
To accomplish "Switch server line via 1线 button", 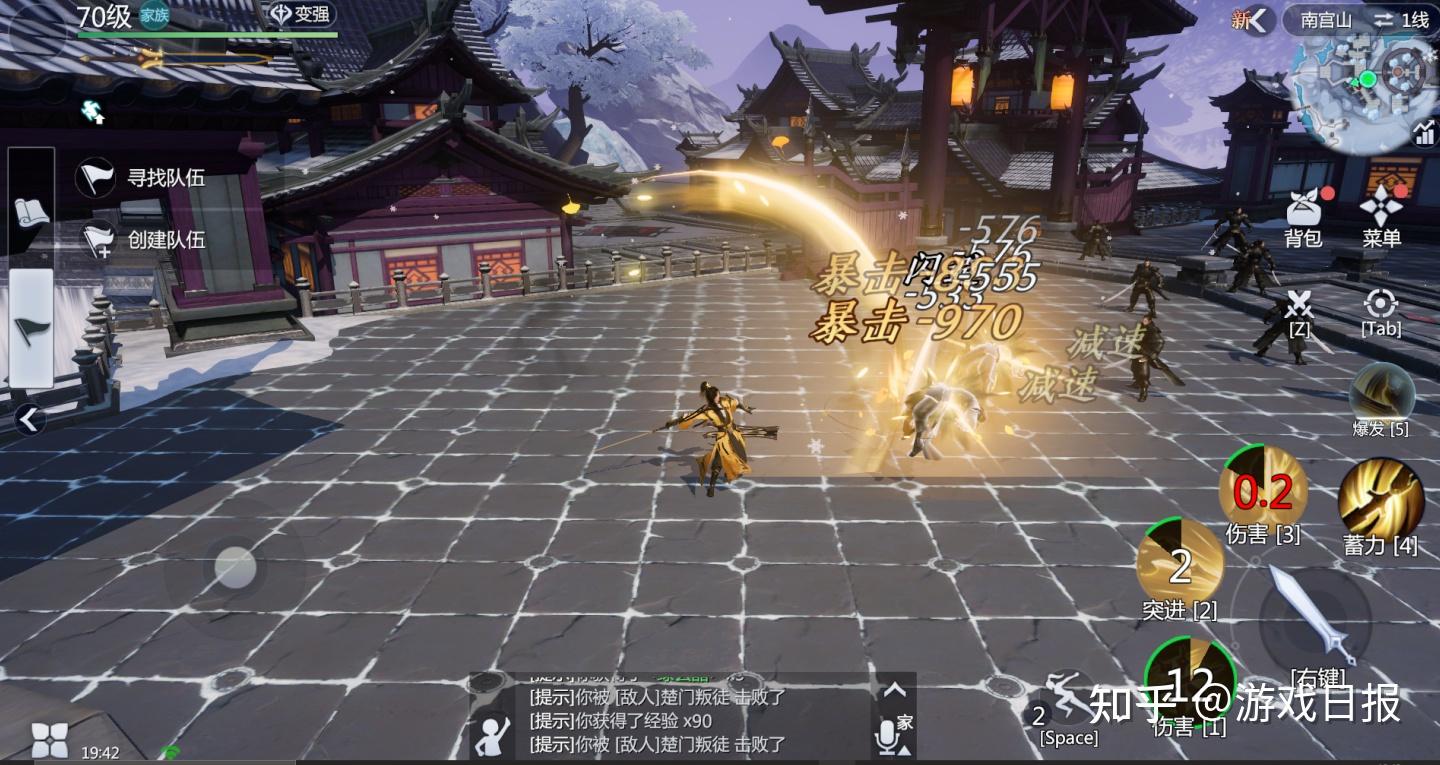I will tap(1402, 19).
